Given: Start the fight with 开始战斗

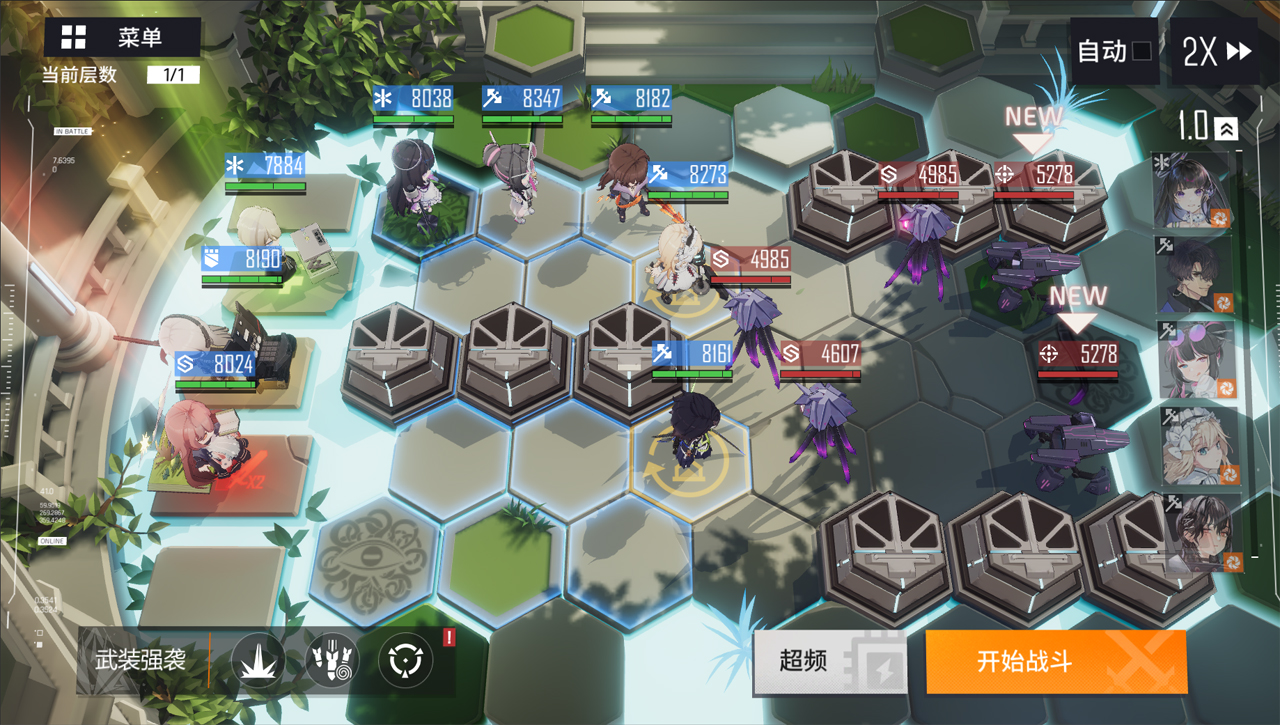Looking at the screenshot, I should pyautogui.click(x=1055, y=661).
